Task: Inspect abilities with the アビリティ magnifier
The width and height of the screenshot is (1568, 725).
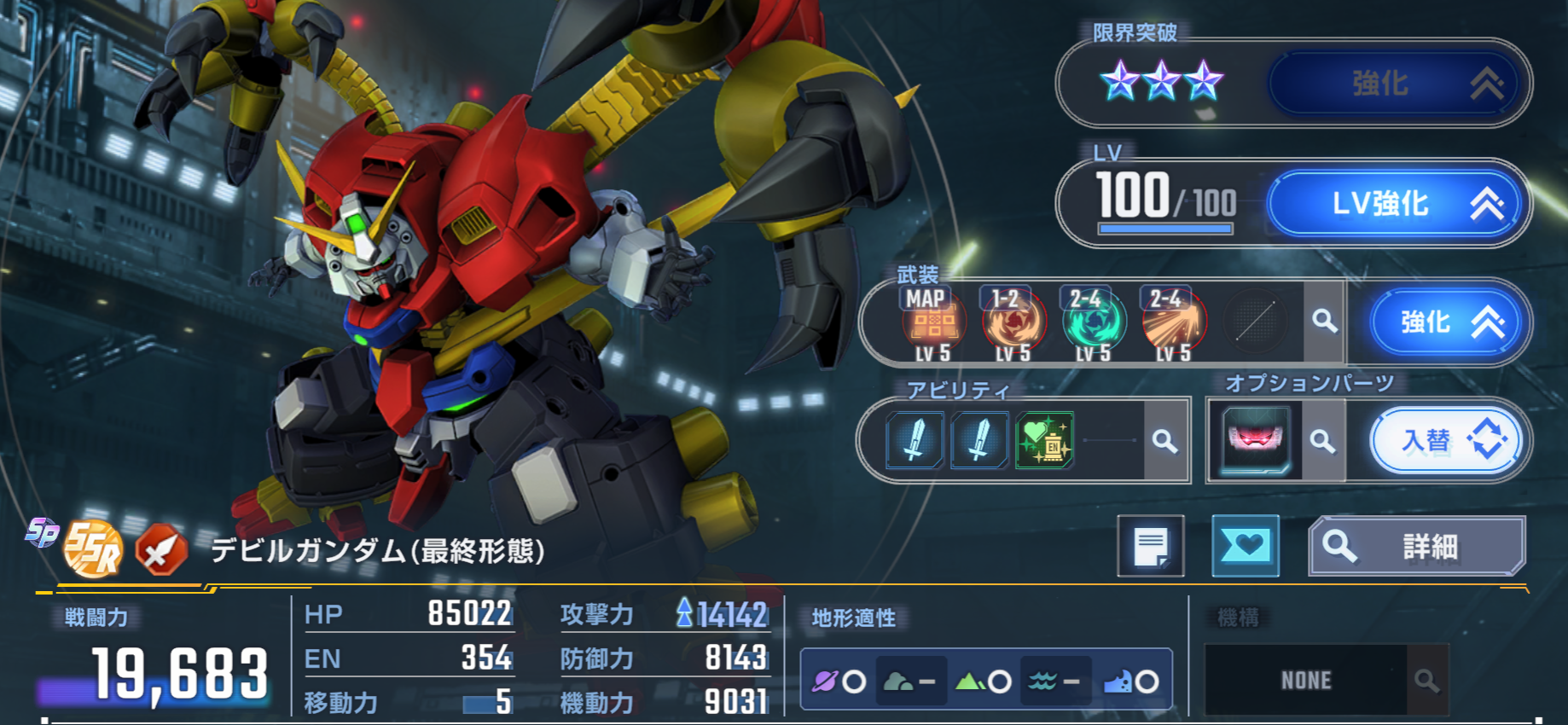Action: click(x=1164, y=441)
